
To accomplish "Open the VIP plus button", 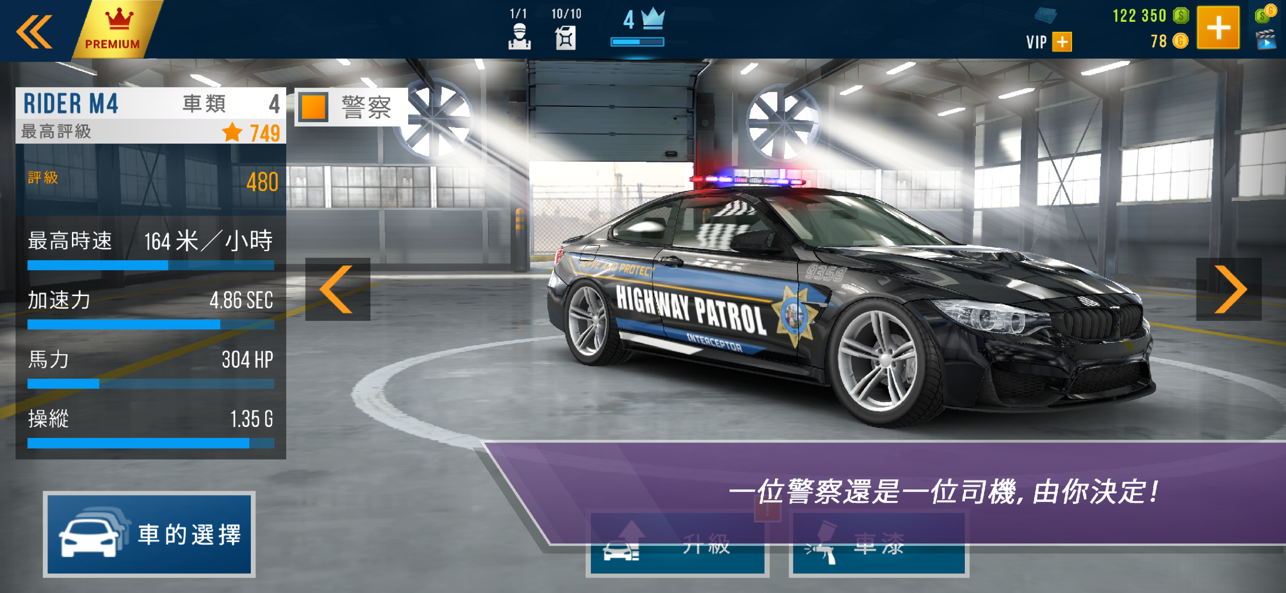I will point(1062,42).
